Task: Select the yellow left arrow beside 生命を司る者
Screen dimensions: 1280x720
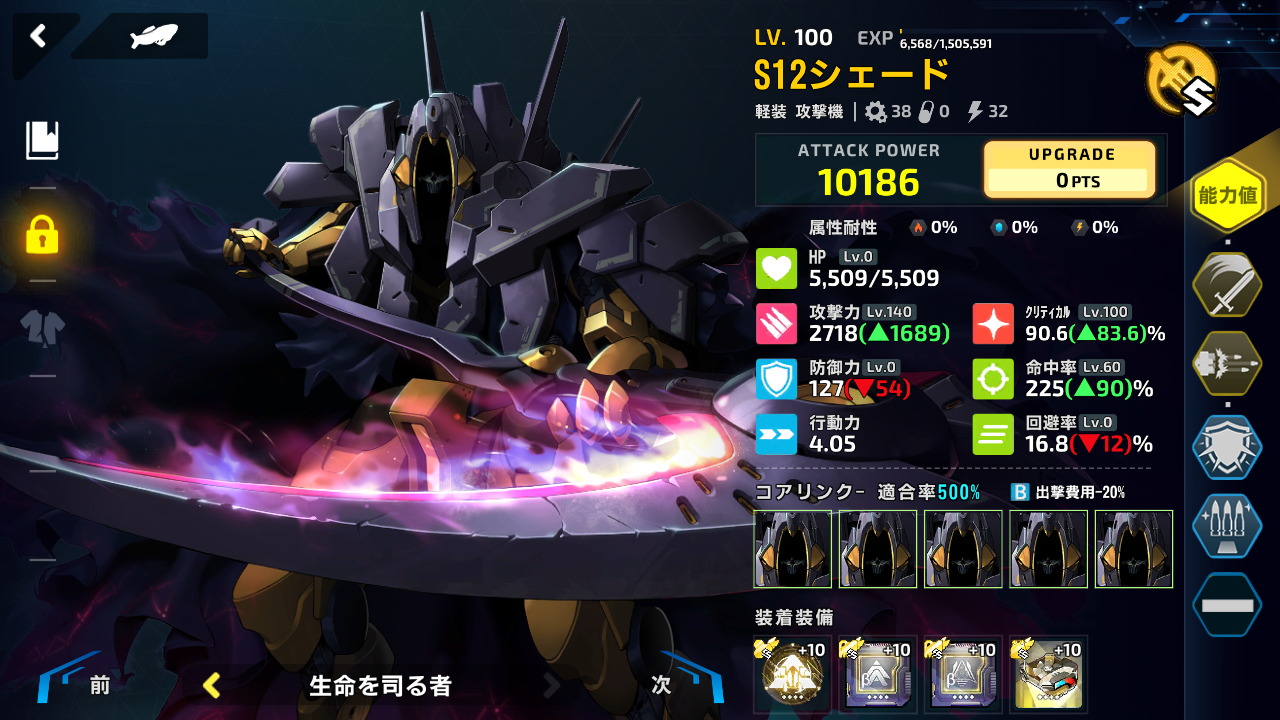Action: [212, 685]
